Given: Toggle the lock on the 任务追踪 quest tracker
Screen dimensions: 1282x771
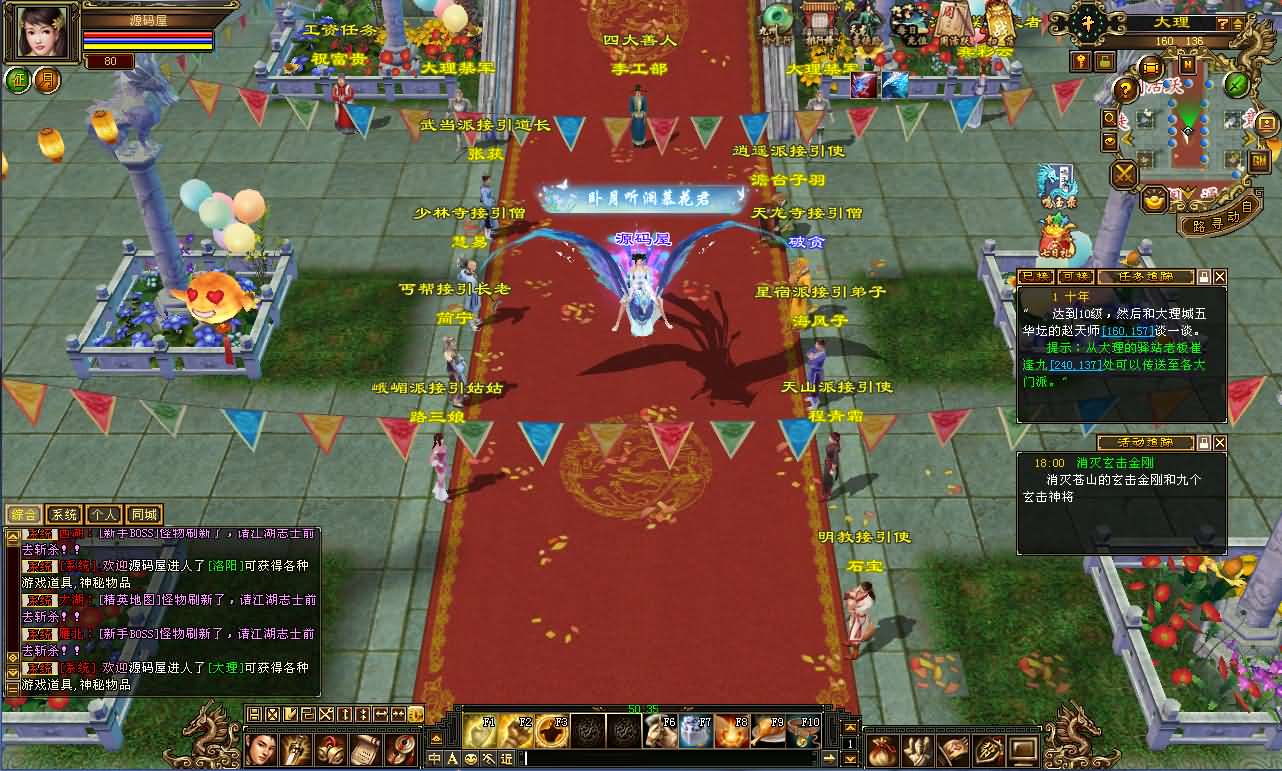Looking at the screenshot, I should [1203, 278].
